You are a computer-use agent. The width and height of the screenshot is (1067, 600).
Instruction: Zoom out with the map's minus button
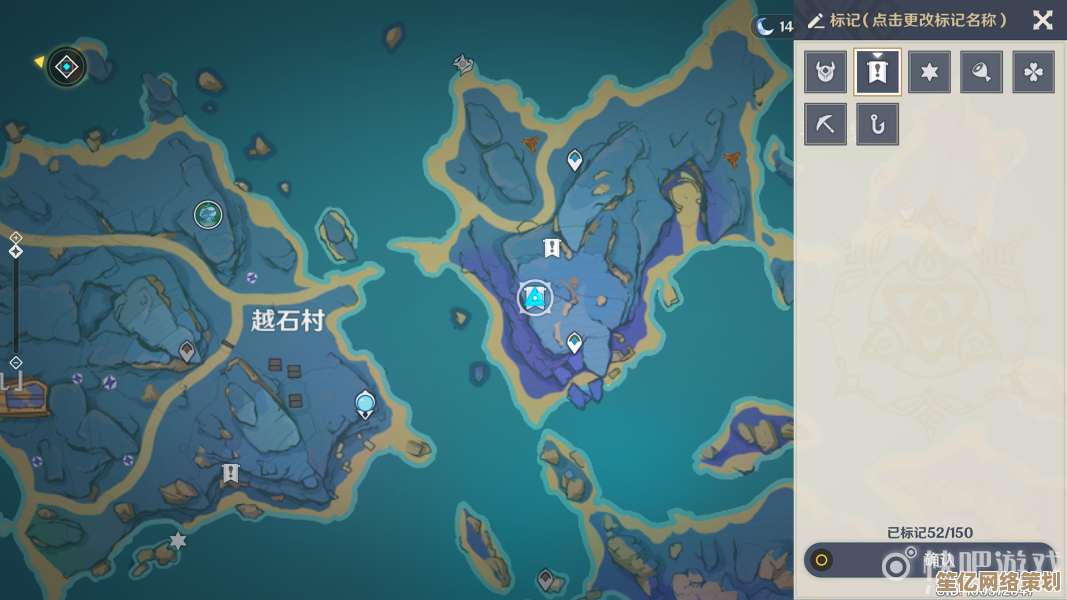[x=16, y=362]
